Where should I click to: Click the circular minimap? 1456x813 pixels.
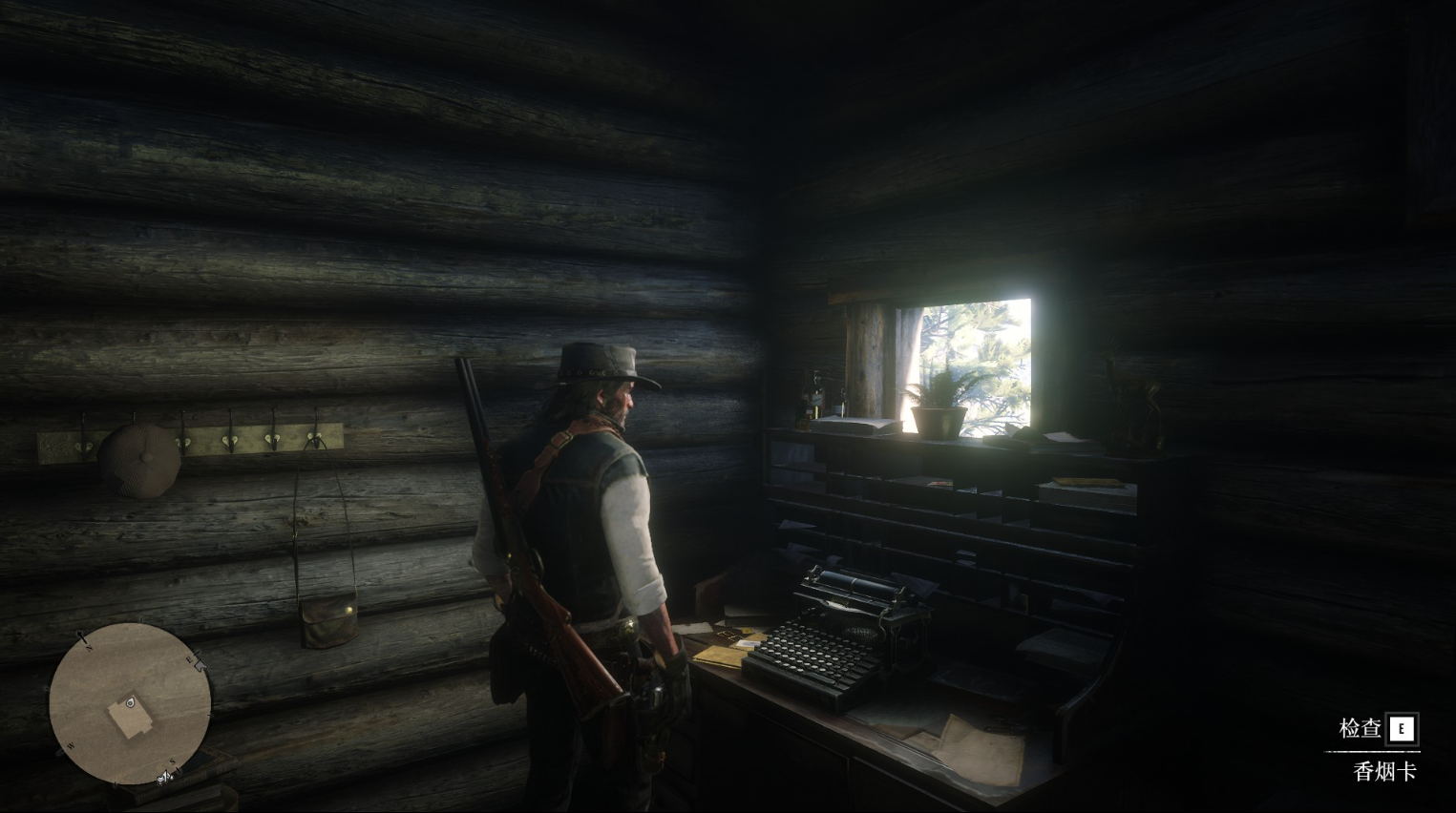point(130,704)
